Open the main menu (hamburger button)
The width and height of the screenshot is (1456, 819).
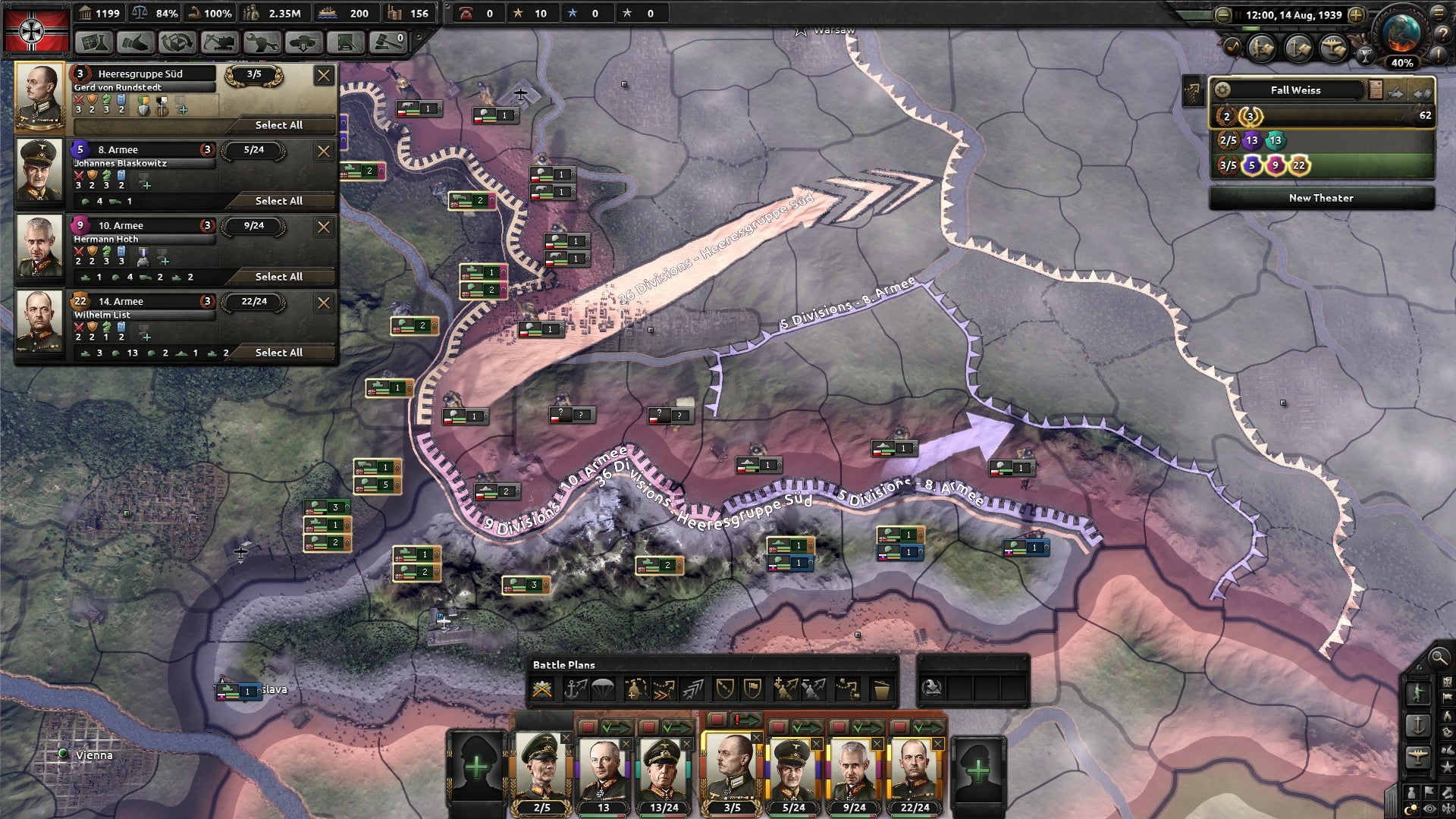(x=1439, y=14)
